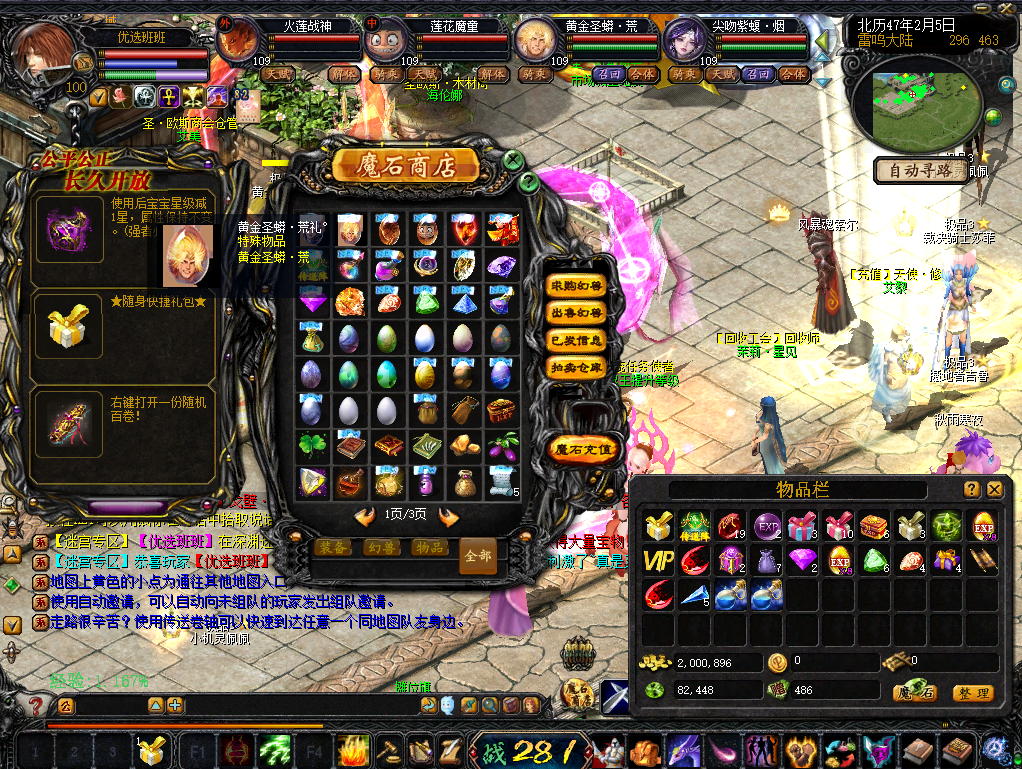Click the 魔石 button in inventory
This screenshot has height=769, width=1022.
[914, 693]
